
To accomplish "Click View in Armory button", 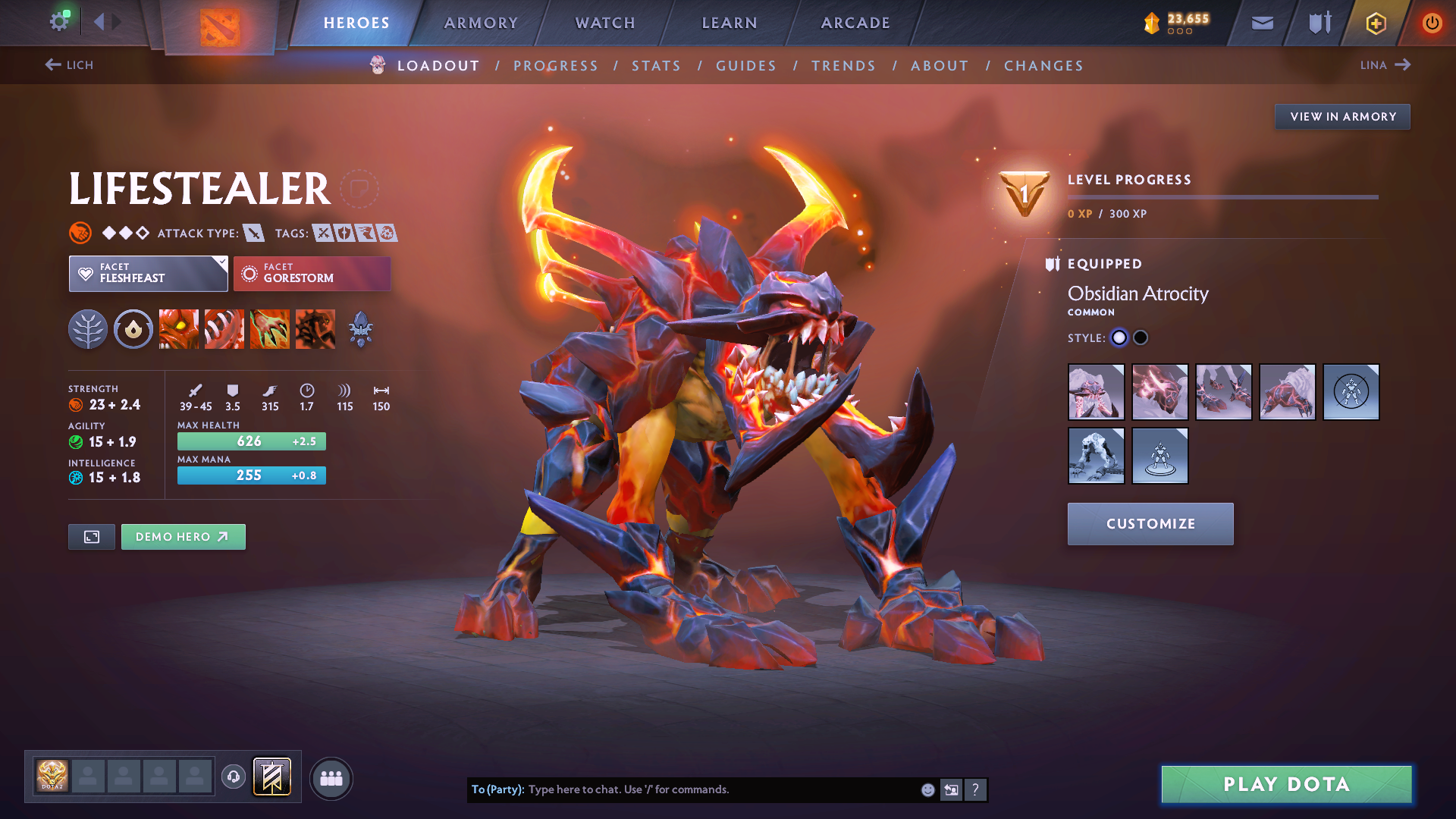I will click(1342, 117).
